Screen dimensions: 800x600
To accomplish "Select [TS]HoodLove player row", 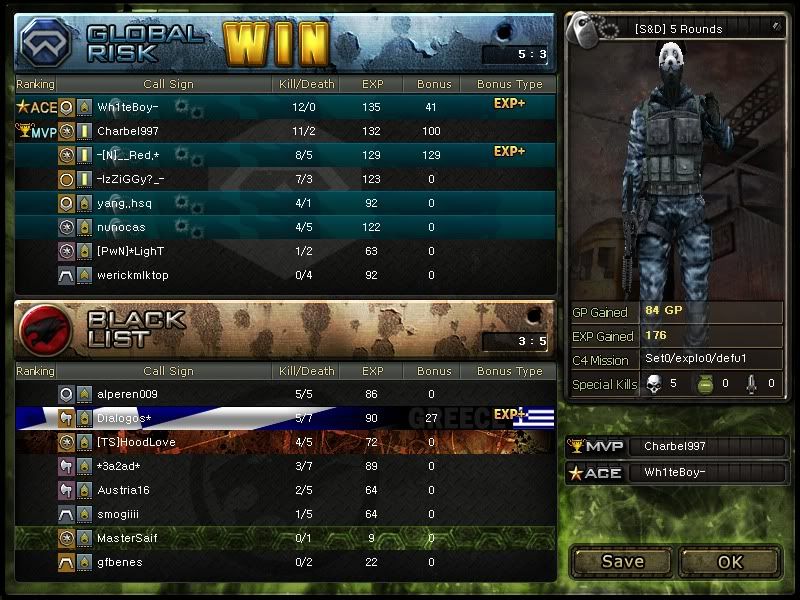I will (285, 442).
